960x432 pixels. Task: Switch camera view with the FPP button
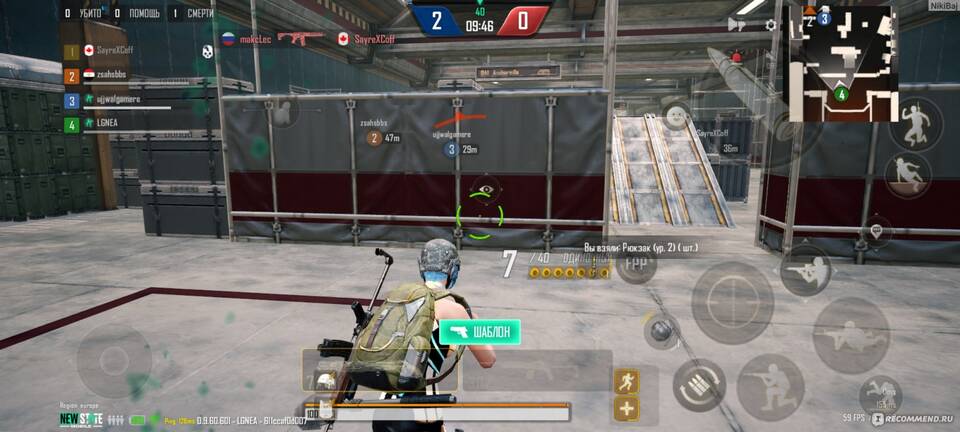(x=636, y=264)
